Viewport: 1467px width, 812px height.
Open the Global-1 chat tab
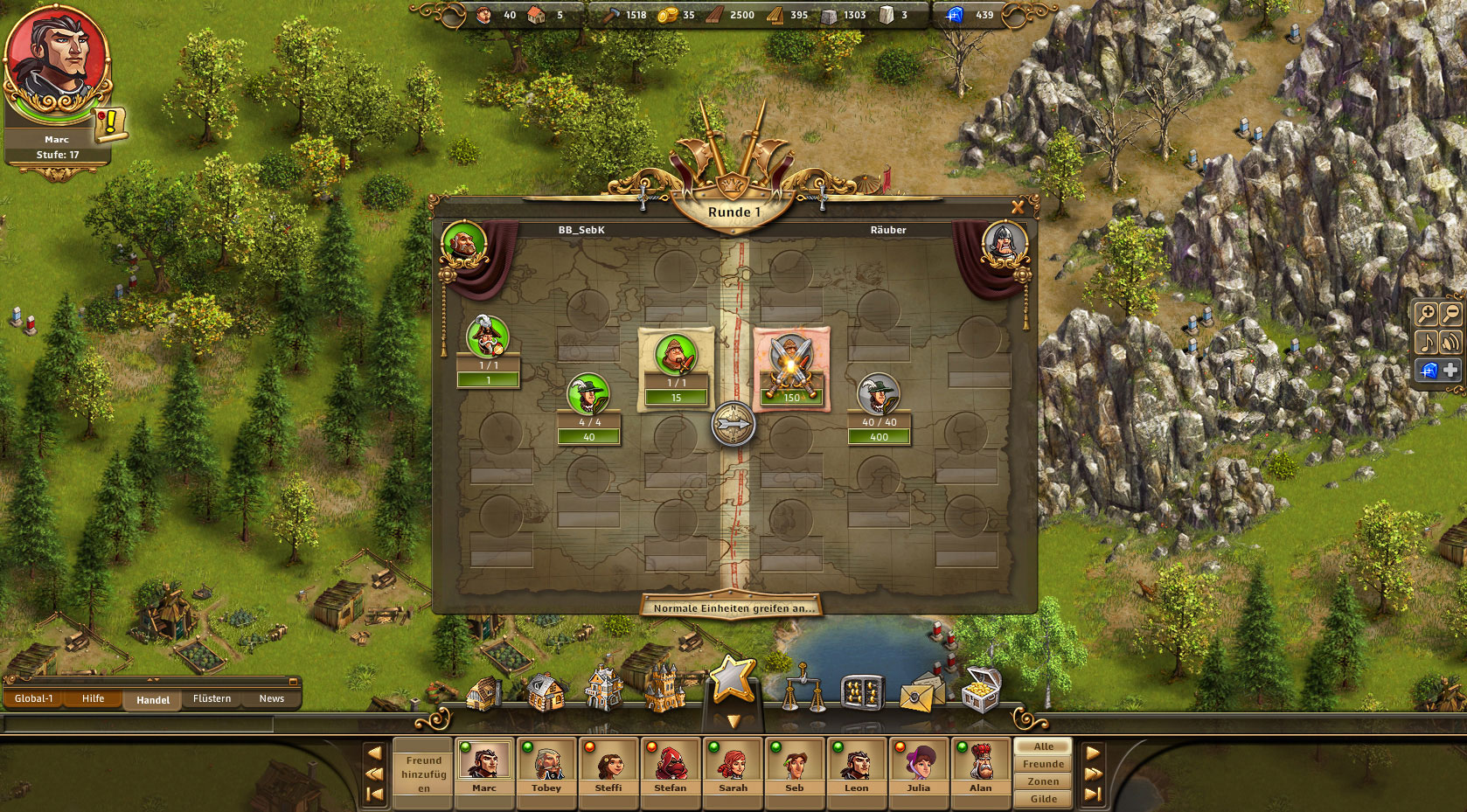tap(34, 698)
